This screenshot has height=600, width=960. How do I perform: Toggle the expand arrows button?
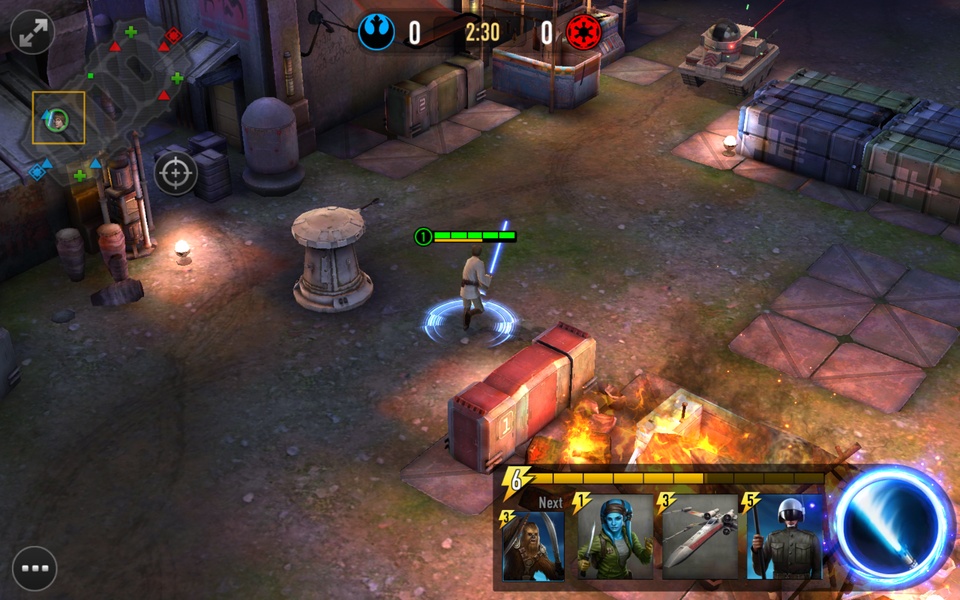pyautogui.click(x=32, y=31)
